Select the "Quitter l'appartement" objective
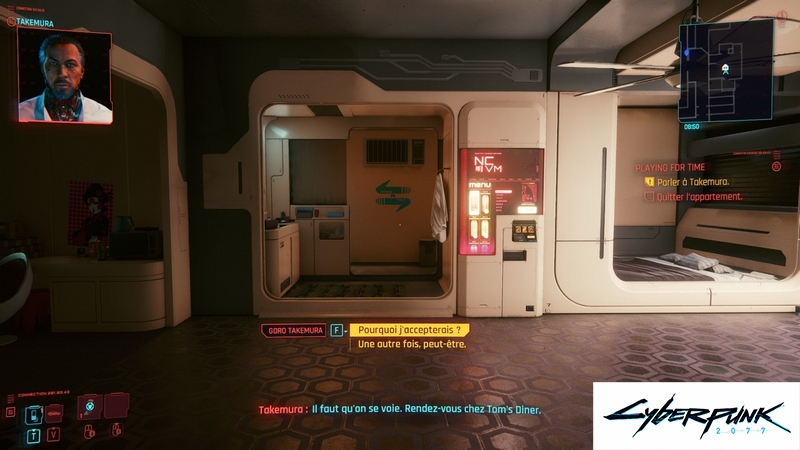Screen dimensions: 800x450 tap(700, 197)
